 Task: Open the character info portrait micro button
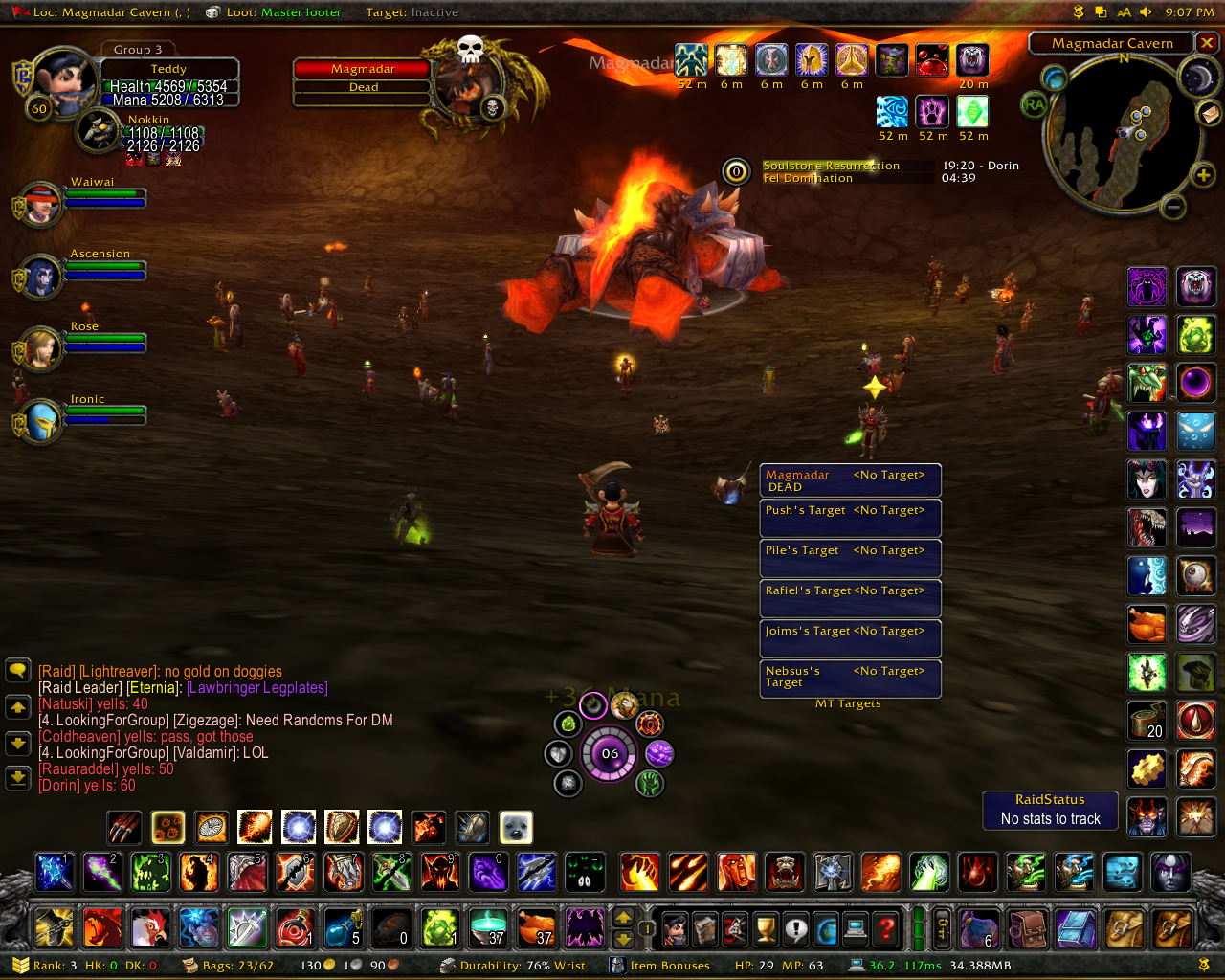676,927
